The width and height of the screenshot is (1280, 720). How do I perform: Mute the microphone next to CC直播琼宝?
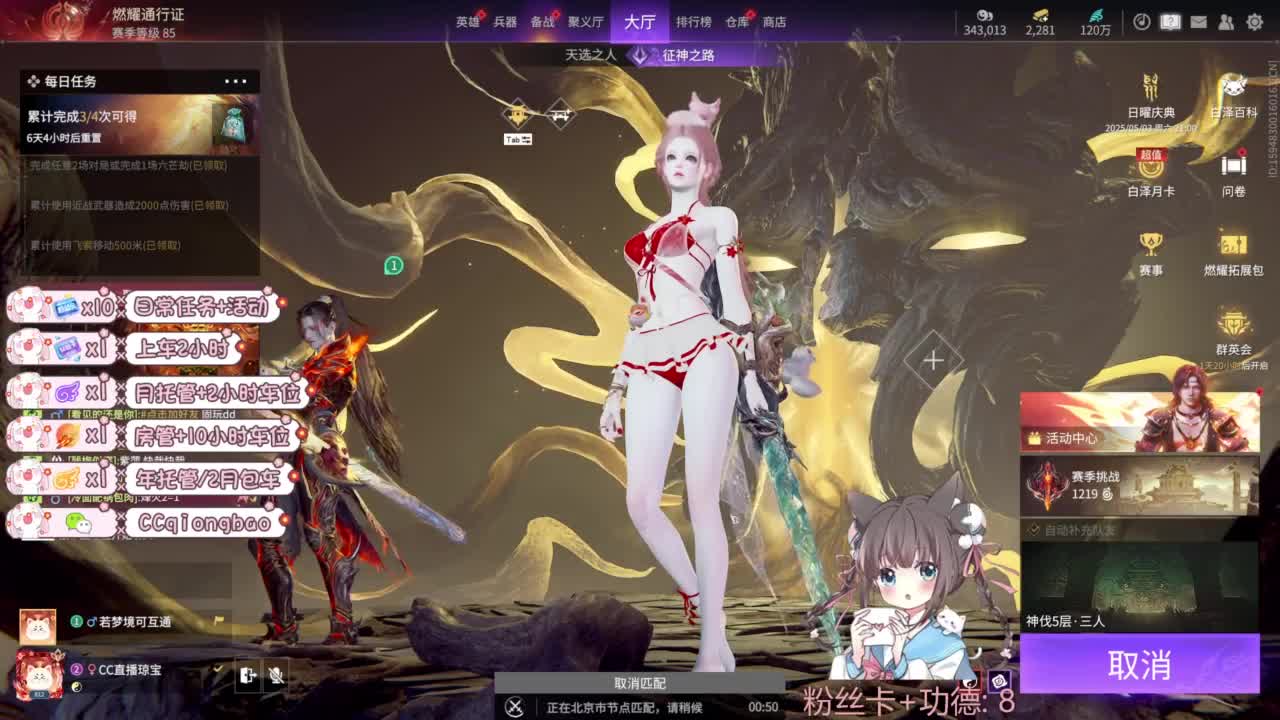(276, 676)
